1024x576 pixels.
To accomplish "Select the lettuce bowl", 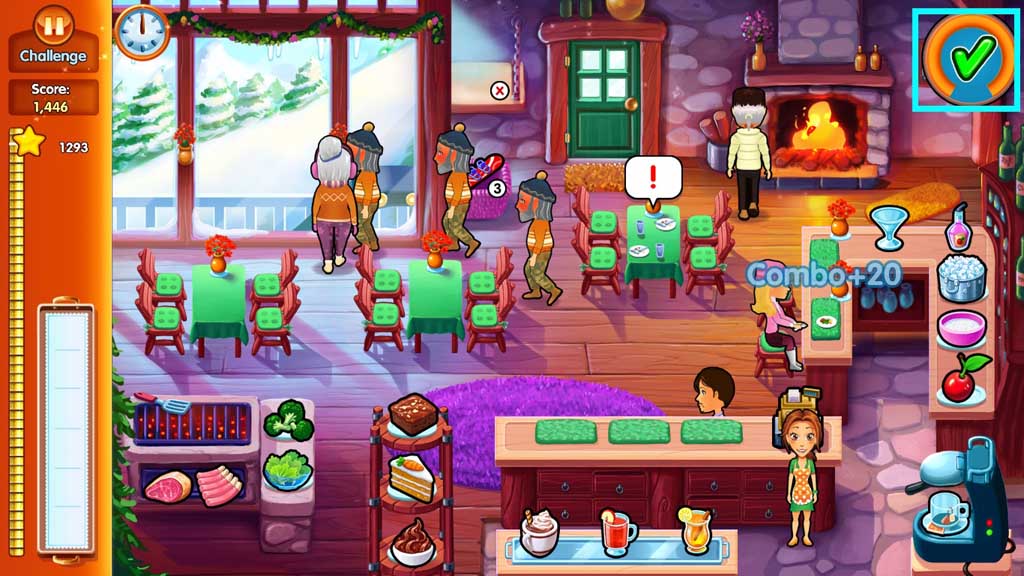I will coord(287,469).
